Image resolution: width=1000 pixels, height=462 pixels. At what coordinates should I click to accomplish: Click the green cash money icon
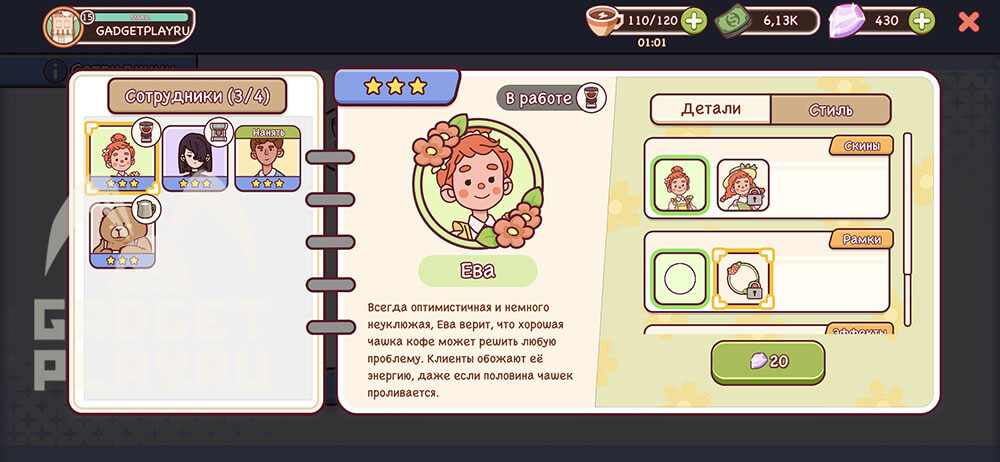[x=733, y=21]
